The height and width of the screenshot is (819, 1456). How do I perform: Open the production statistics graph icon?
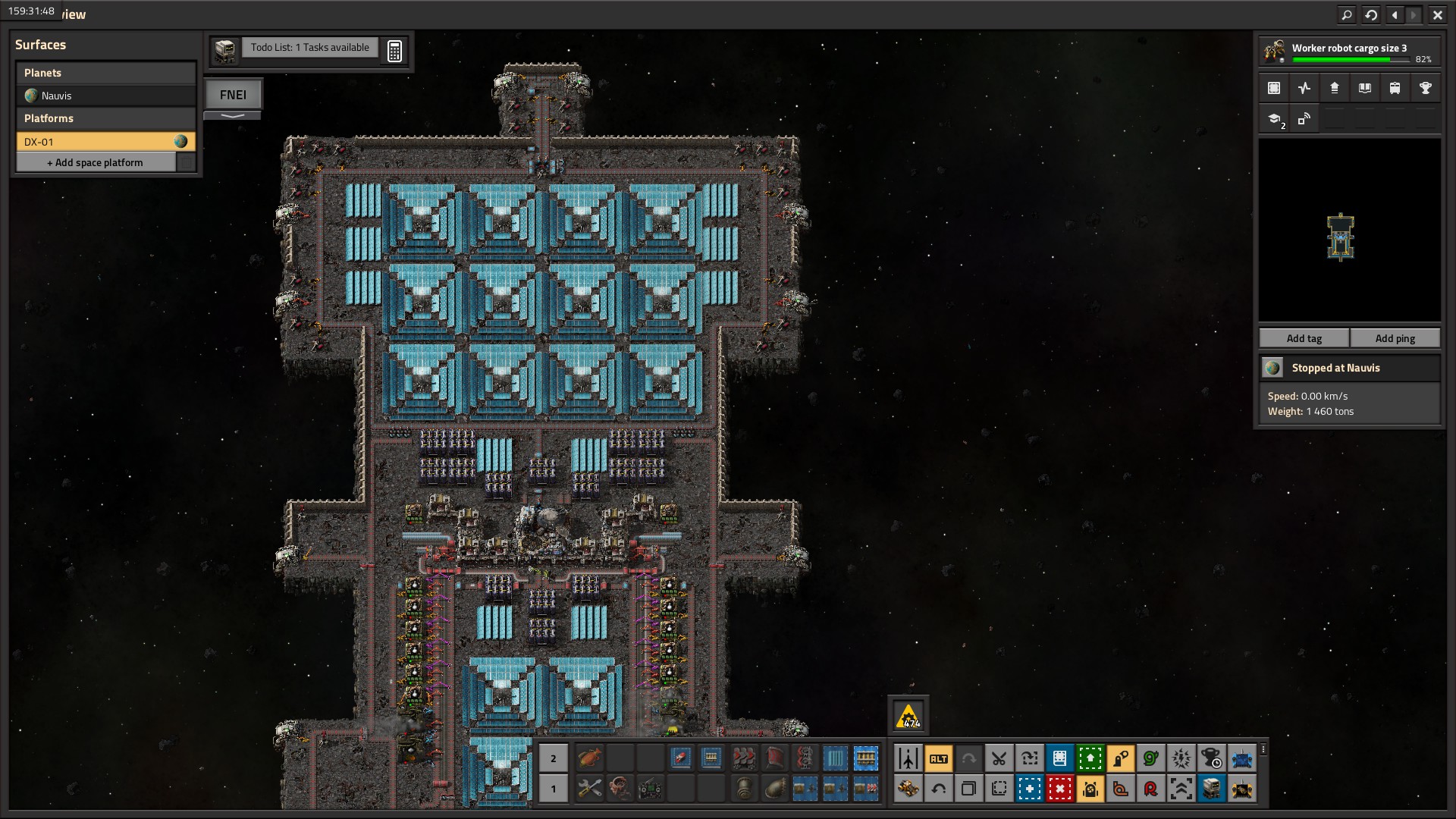click(x=1304, y=88)
